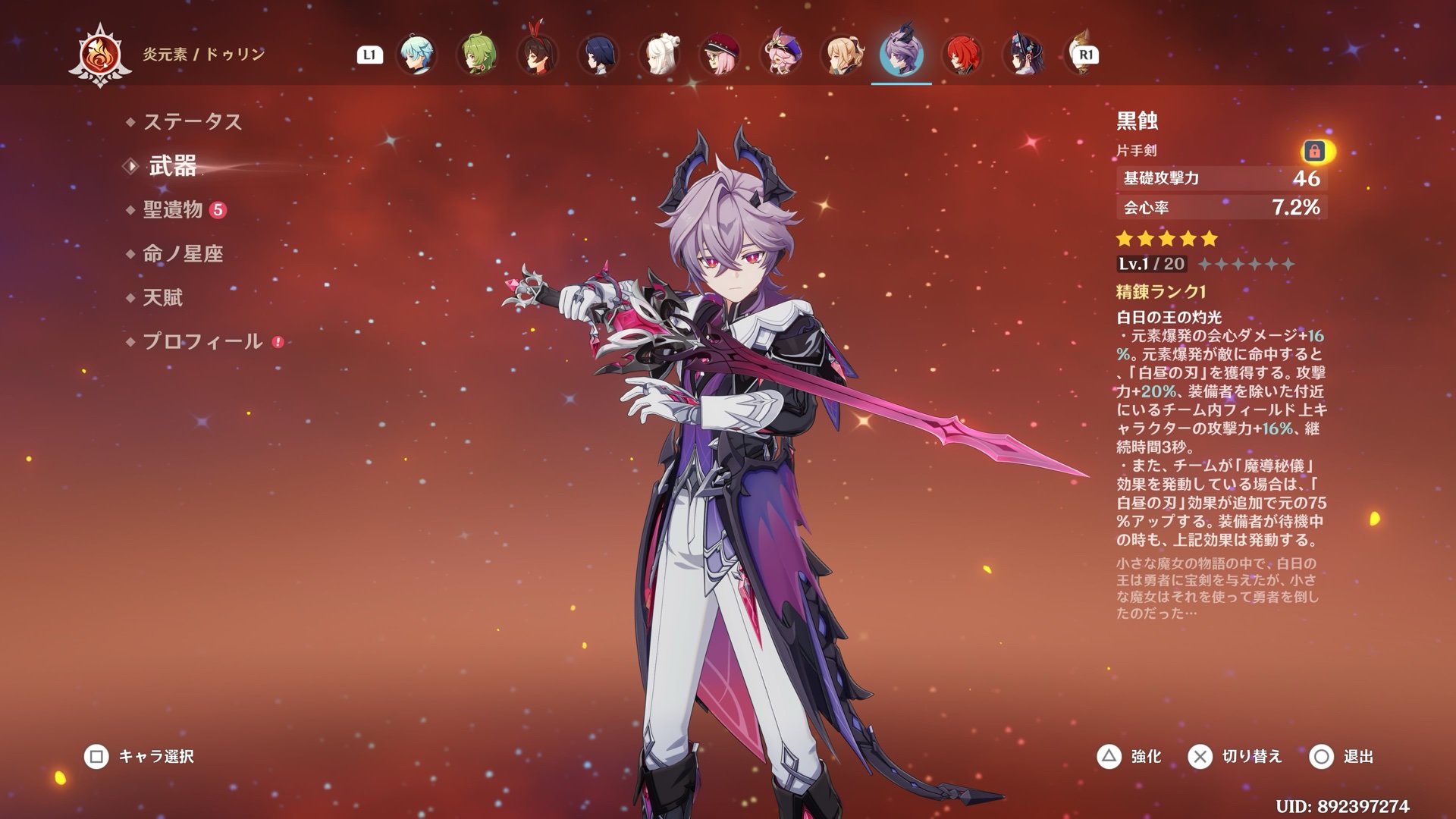Pick the pink-haired red beret character
The height and width of the screenshot is (819, 1456).
[720, 54]
